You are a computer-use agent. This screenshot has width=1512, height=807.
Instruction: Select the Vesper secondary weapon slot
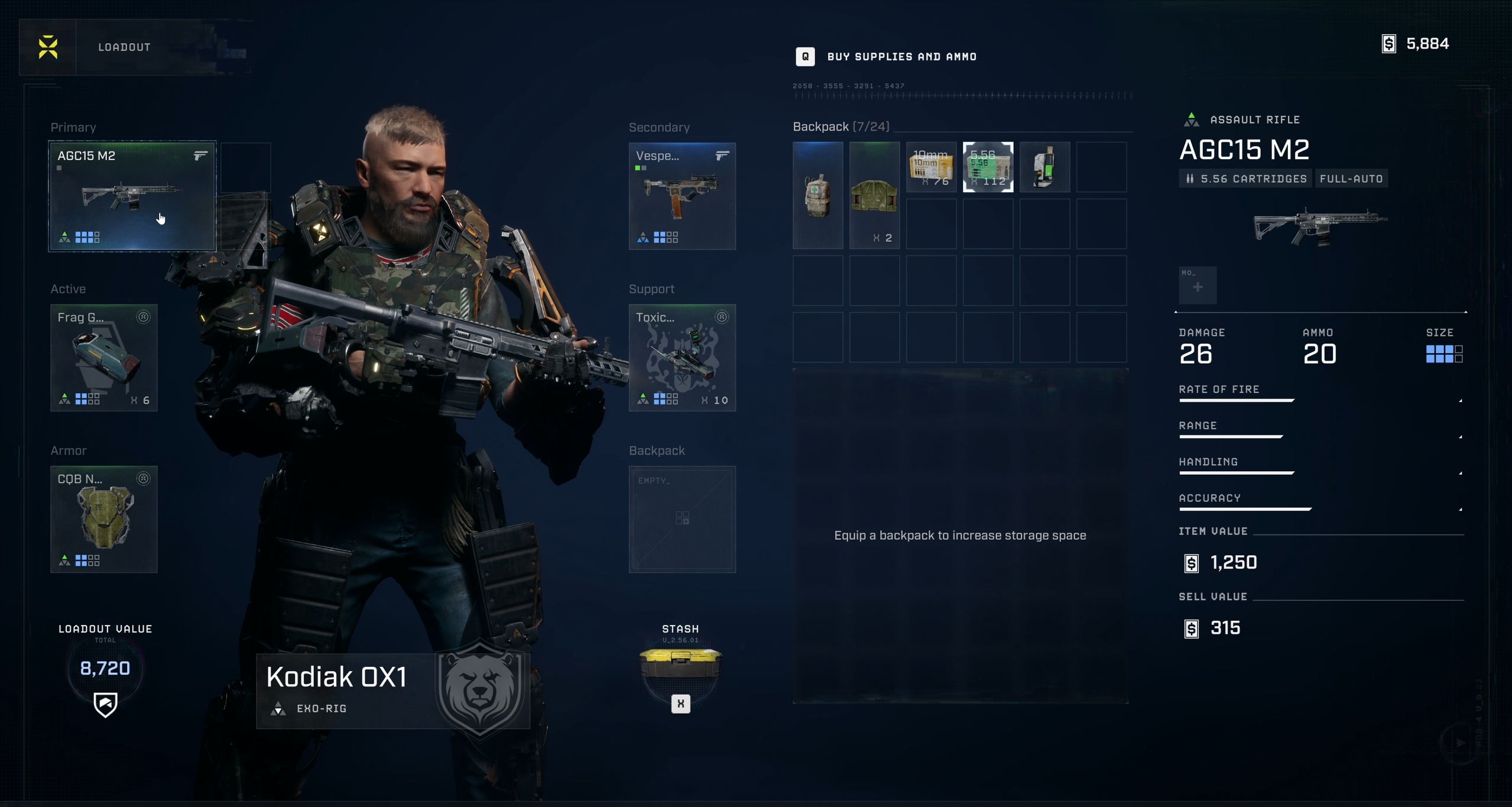(x=682, y=196)
